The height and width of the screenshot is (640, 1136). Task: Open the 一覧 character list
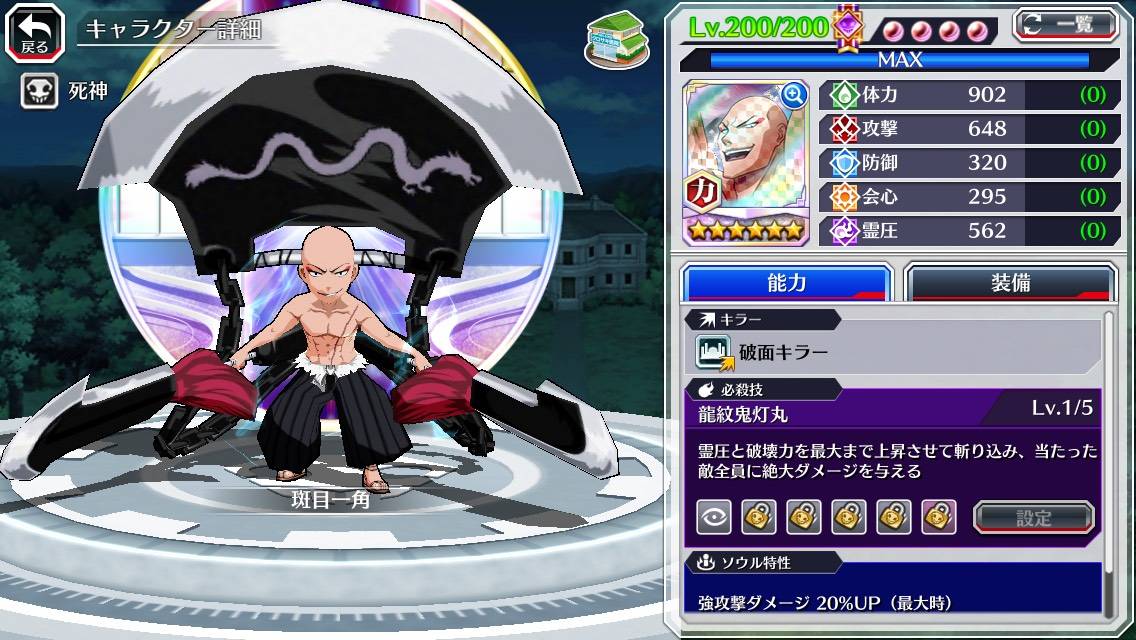[x=1064, y=25]
